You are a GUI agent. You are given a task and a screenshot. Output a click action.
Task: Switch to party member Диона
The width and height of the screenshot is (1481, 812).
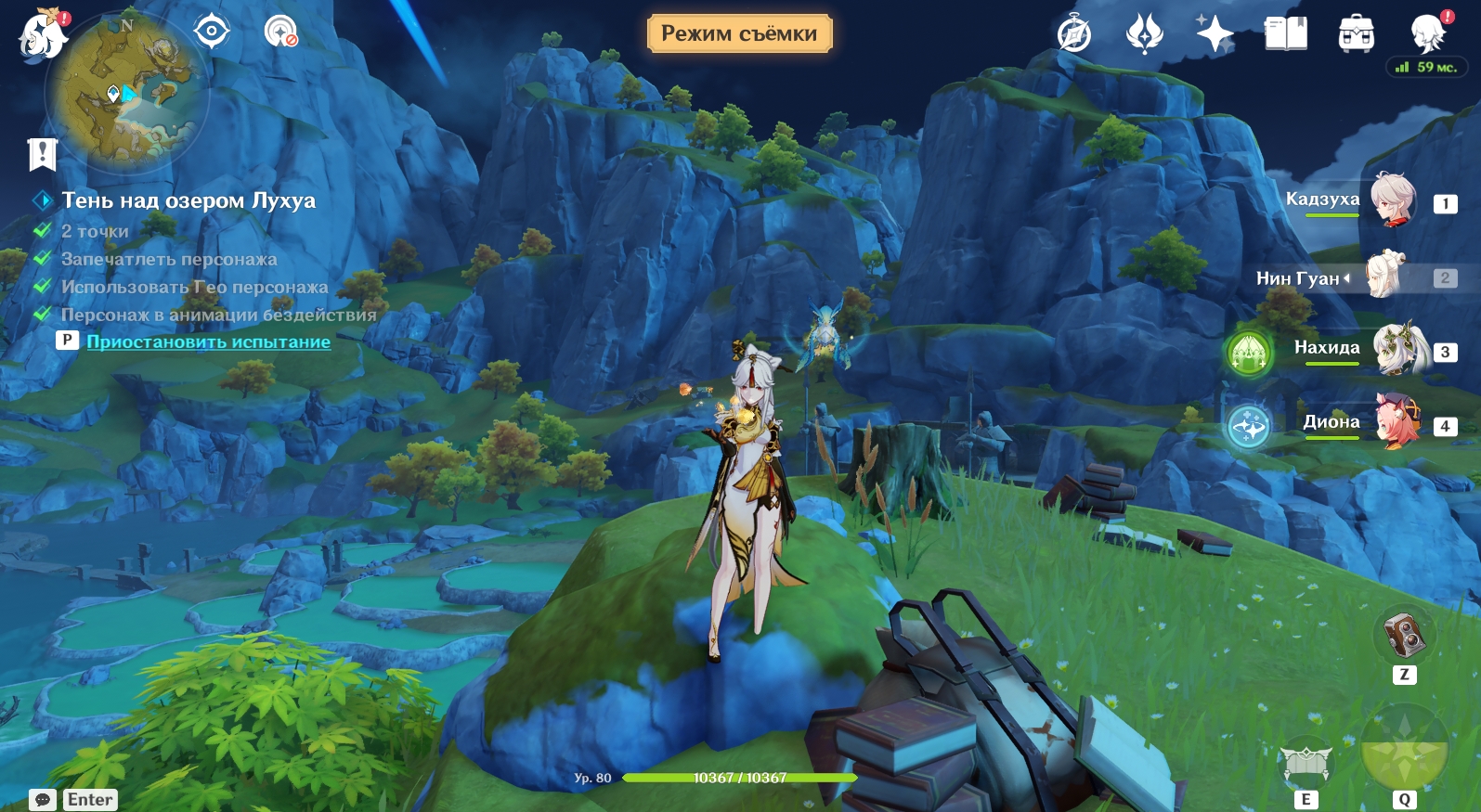pos(1397,423)
